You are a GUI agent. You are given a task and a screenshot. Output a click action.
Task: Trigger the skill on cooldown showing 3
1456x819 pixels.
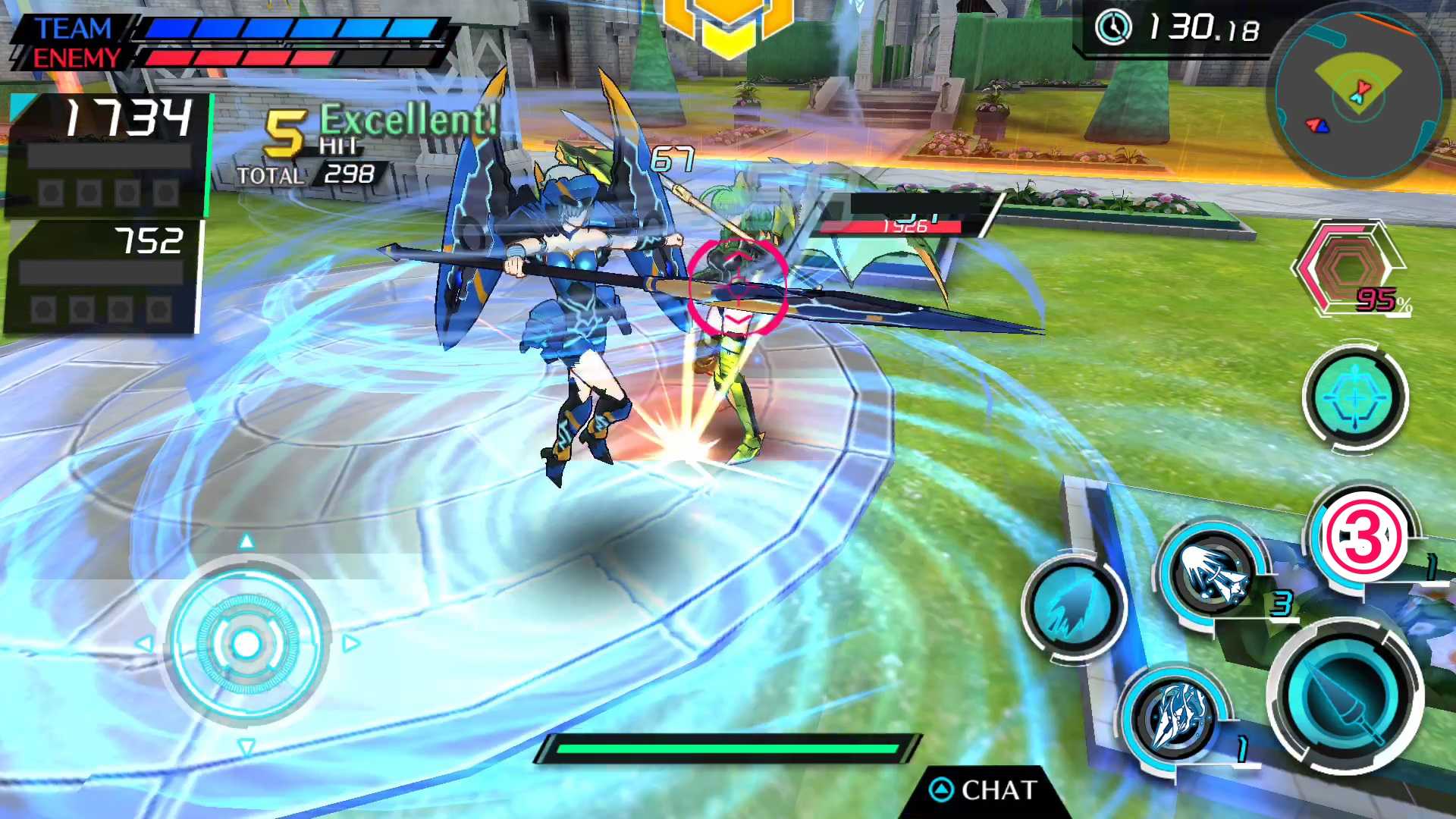click(x=1362, y=537)
